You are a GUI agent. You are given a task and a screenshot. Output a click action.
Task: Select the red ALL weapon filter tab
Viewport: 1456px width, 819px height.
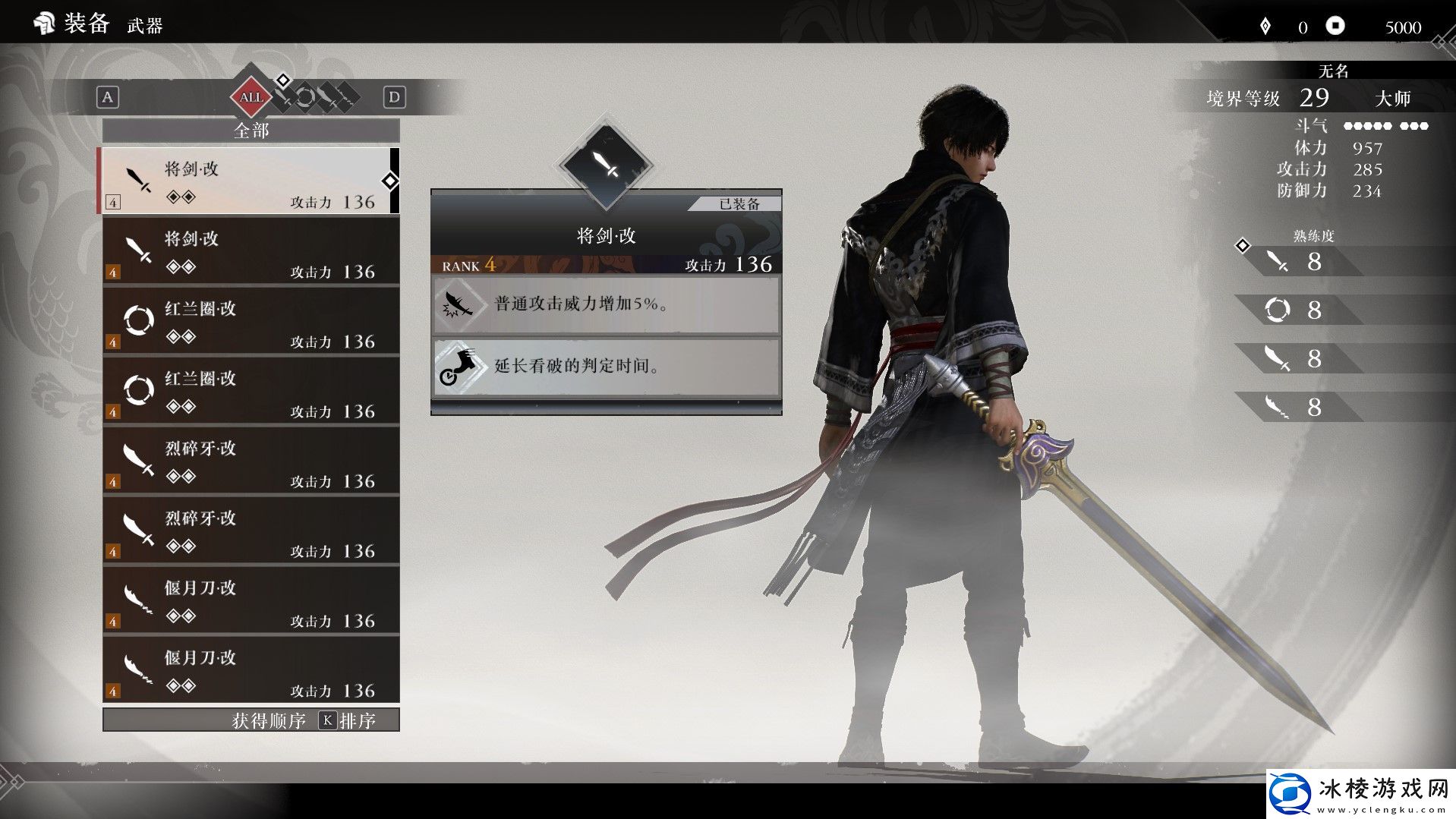click(x=251, y=97)
